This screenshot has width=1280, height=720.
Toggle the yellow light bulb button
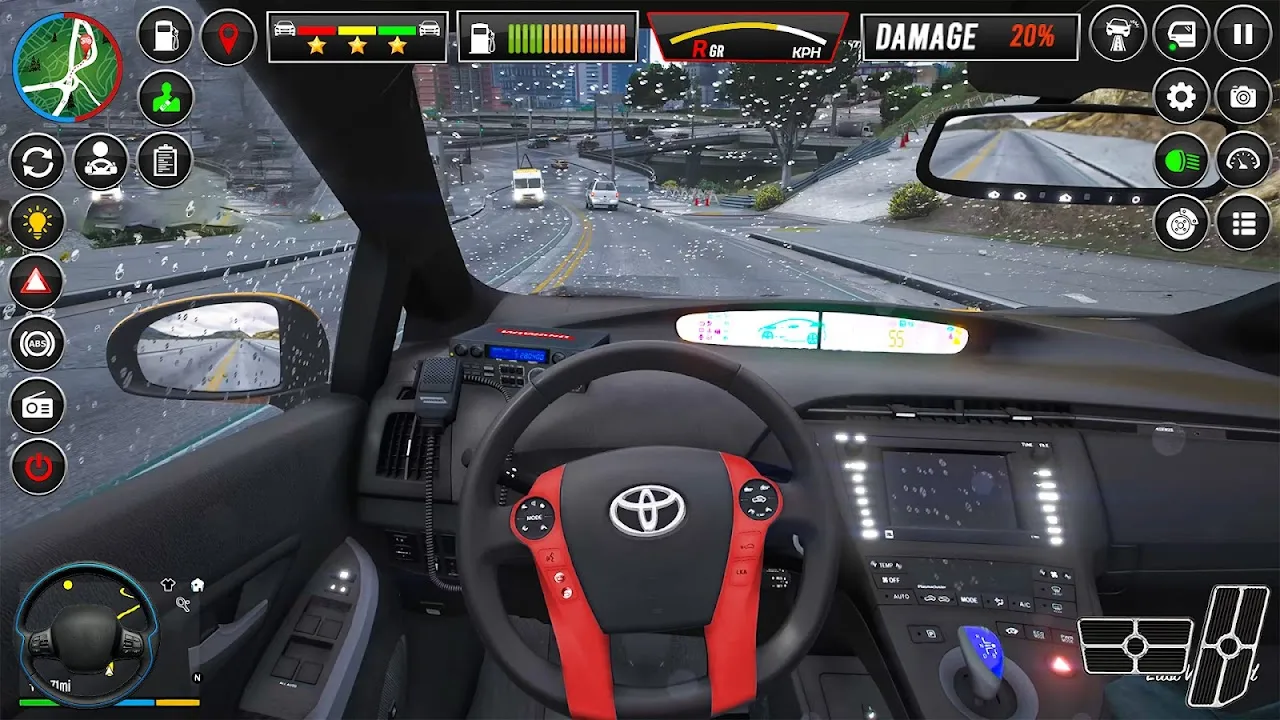point(37,223)
